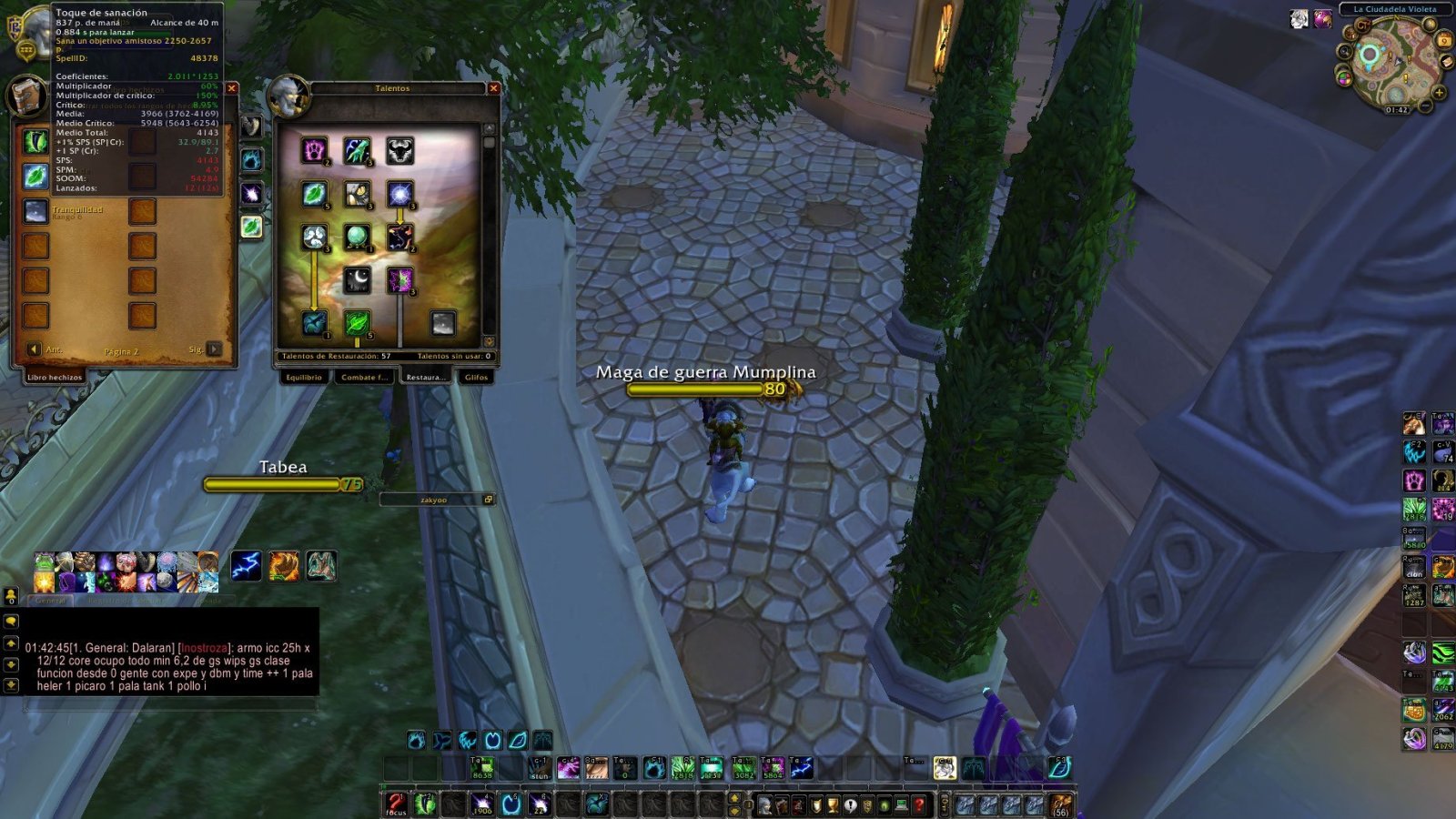
Task: Select the druid portrait on the Talentos window
Action: (x=289, y=98)
